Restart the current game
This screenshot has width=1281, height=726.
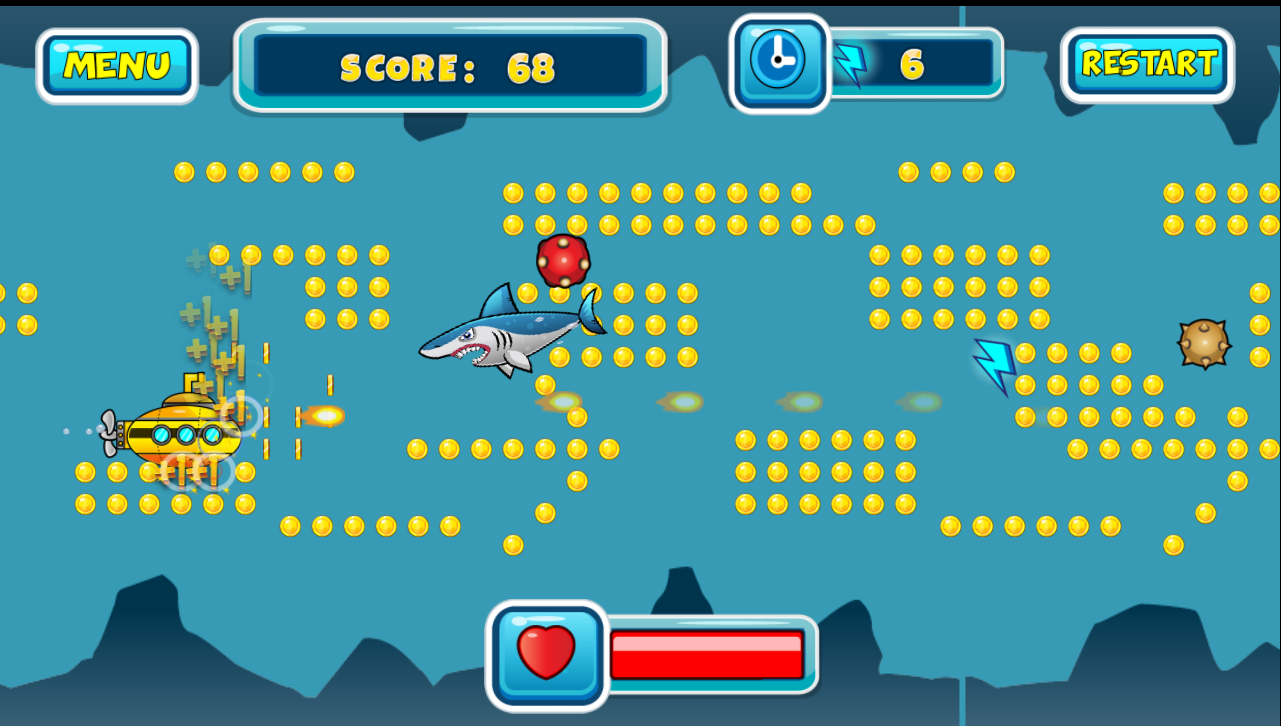click(x=1148, y=63)
